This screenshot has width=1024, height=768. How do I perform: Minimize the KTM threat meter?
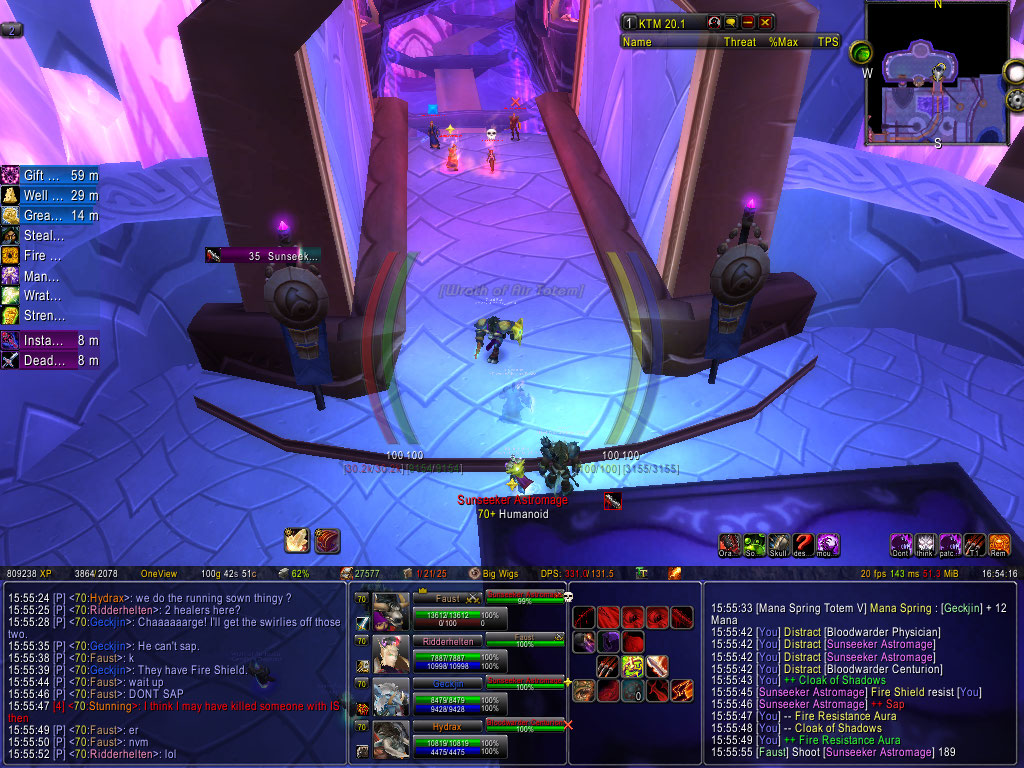747,22
